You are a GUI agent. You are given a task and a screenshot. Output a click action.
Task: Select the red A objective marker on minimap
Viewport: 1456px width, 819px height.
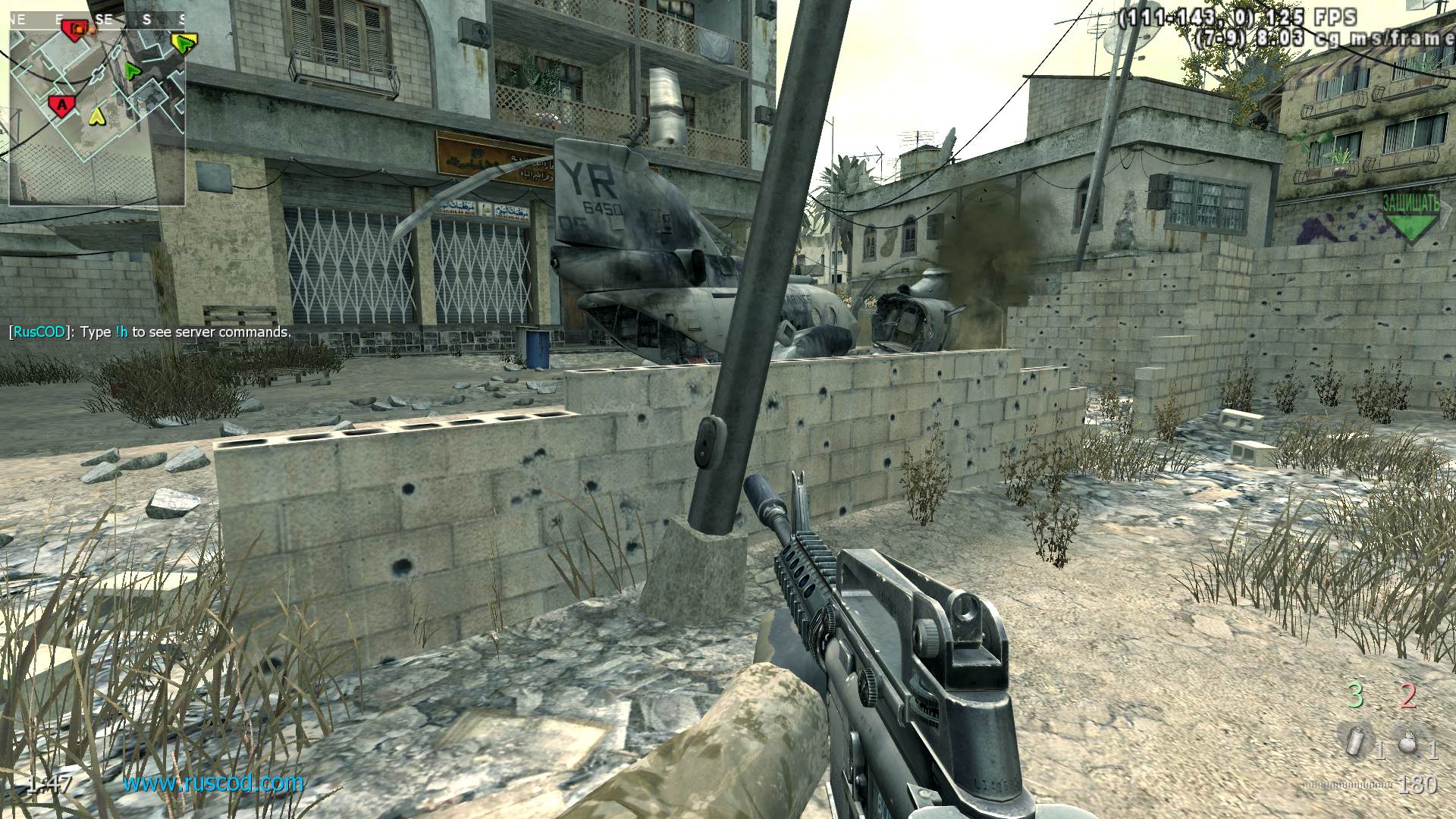coord(60,105)
